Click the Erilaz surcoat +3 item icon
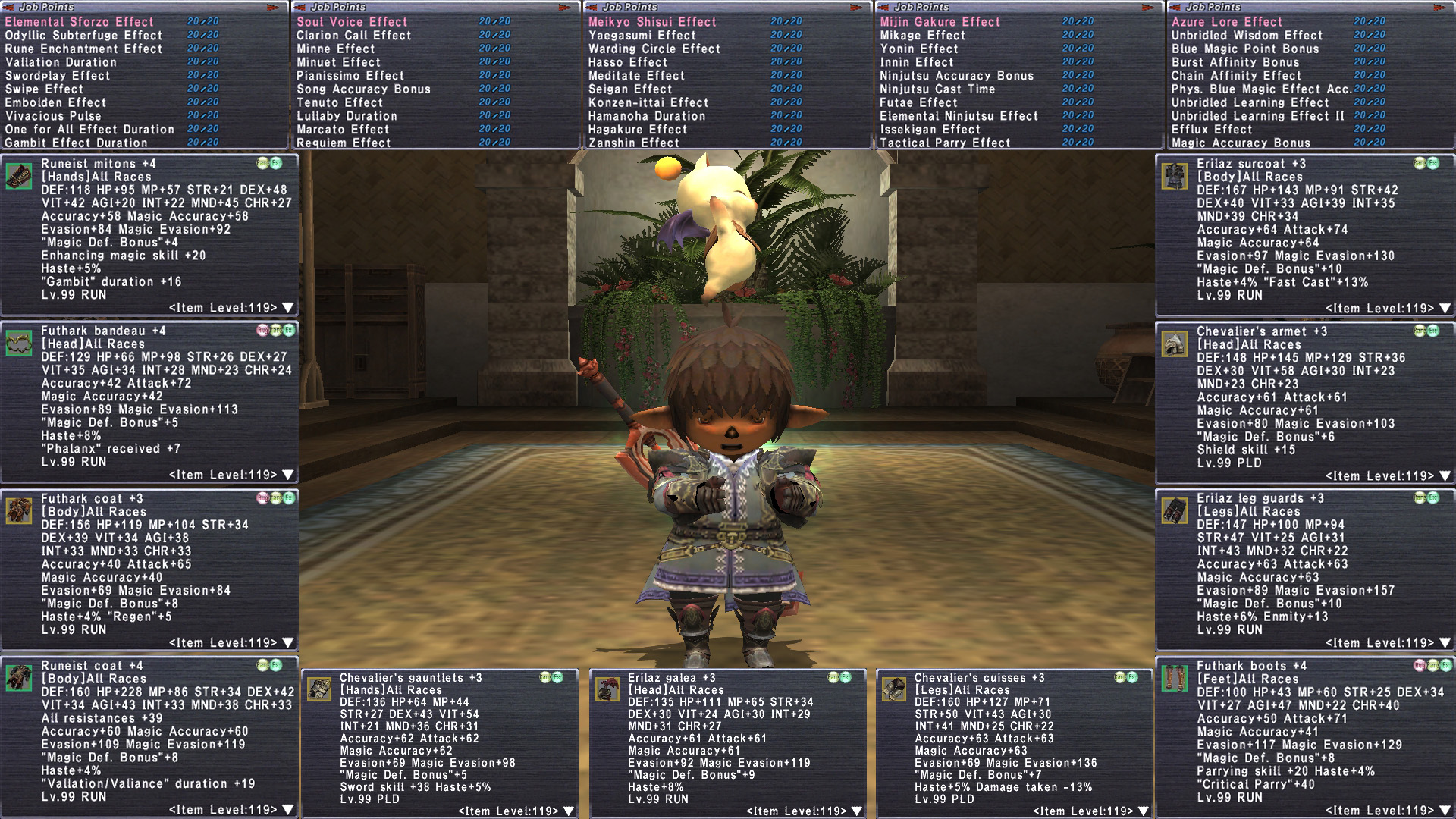The height and width of the screenshot is (819, 1456). [1175, 176]
